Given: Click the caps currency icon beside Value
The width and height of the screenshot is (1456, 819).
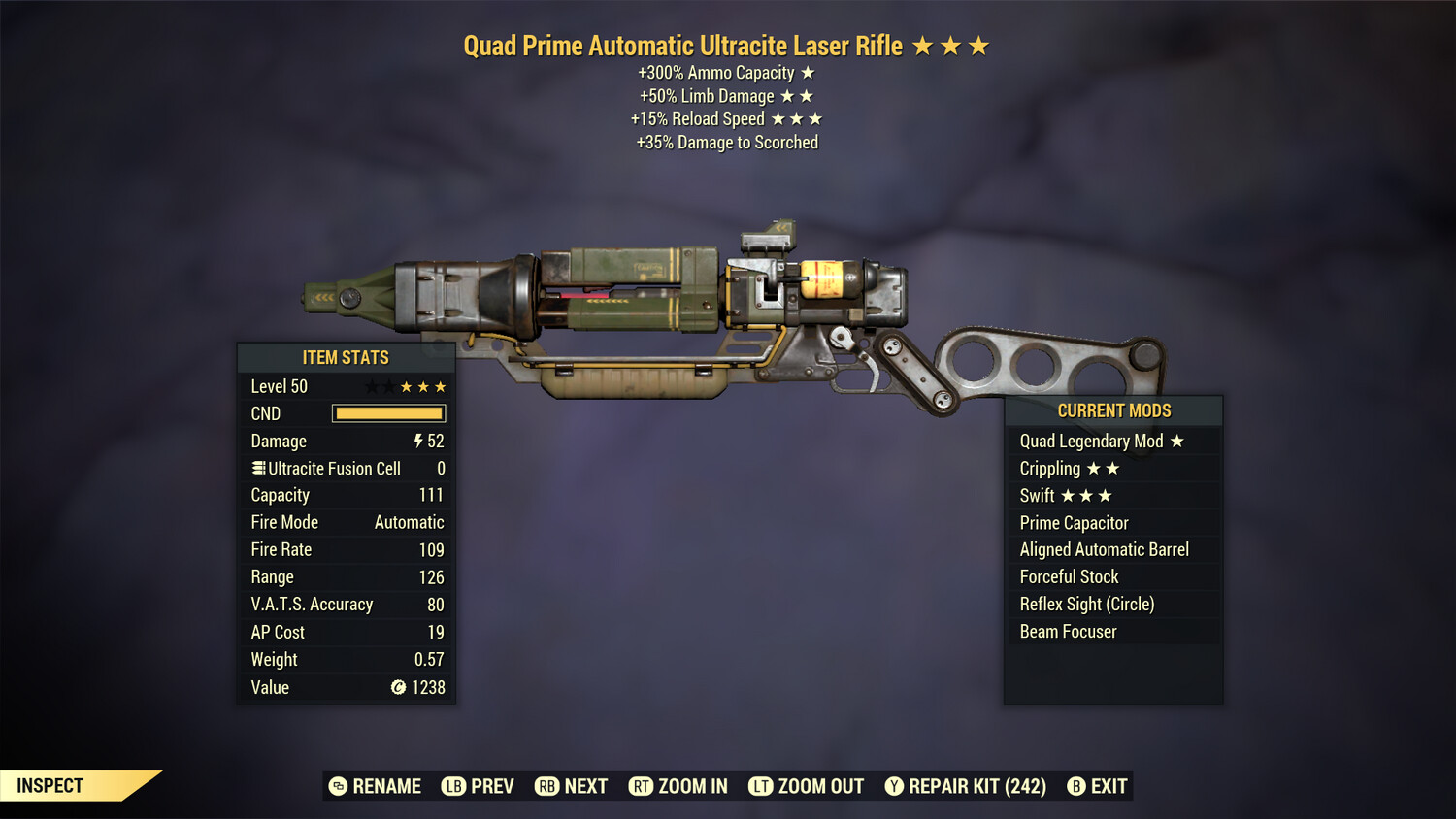Looking at the screenshot, I should point(398,688).
